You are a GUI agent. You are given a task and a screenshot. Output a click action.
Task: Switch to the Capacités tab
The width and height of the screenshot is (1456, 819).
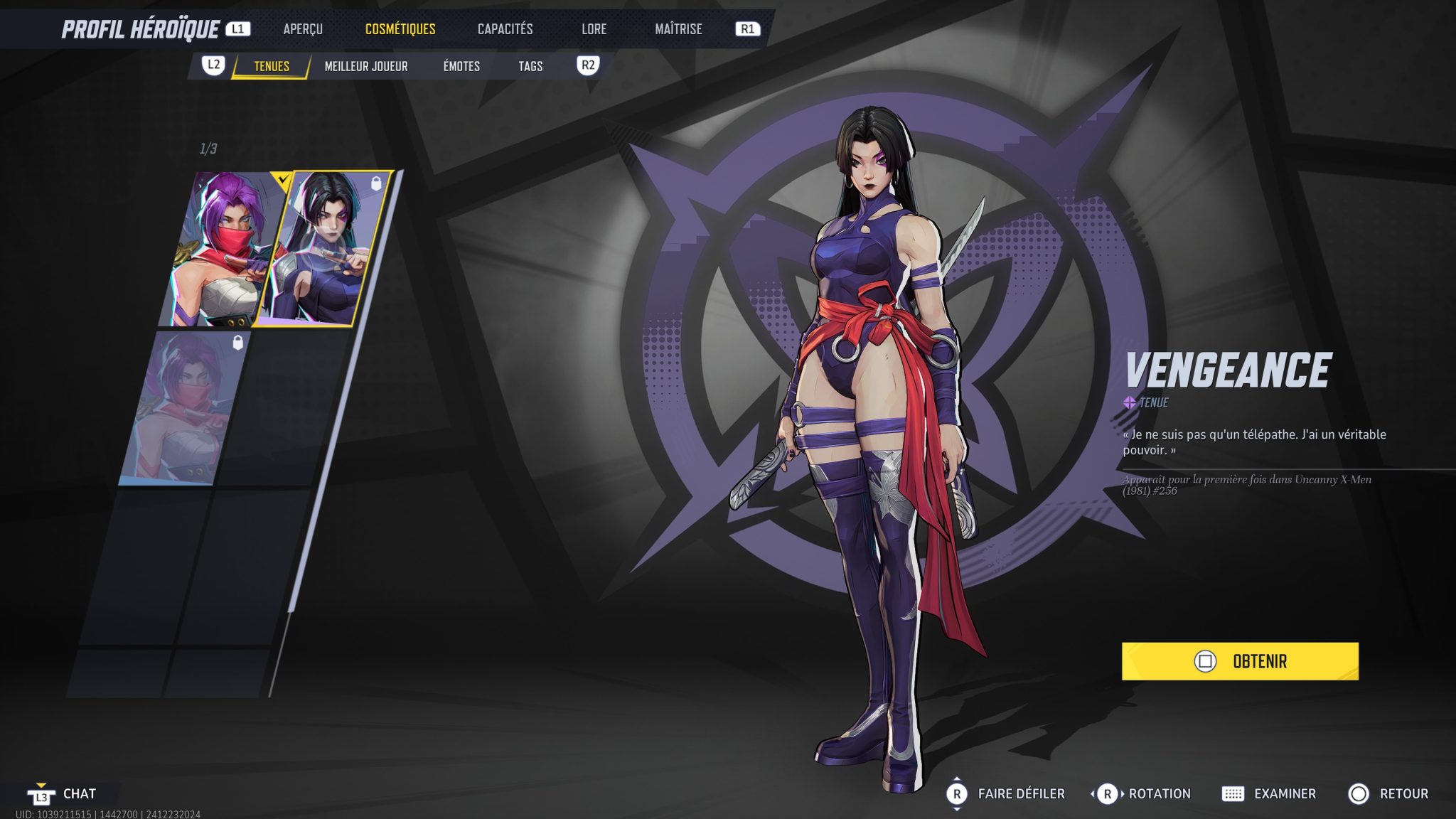(x=505, y=29)
